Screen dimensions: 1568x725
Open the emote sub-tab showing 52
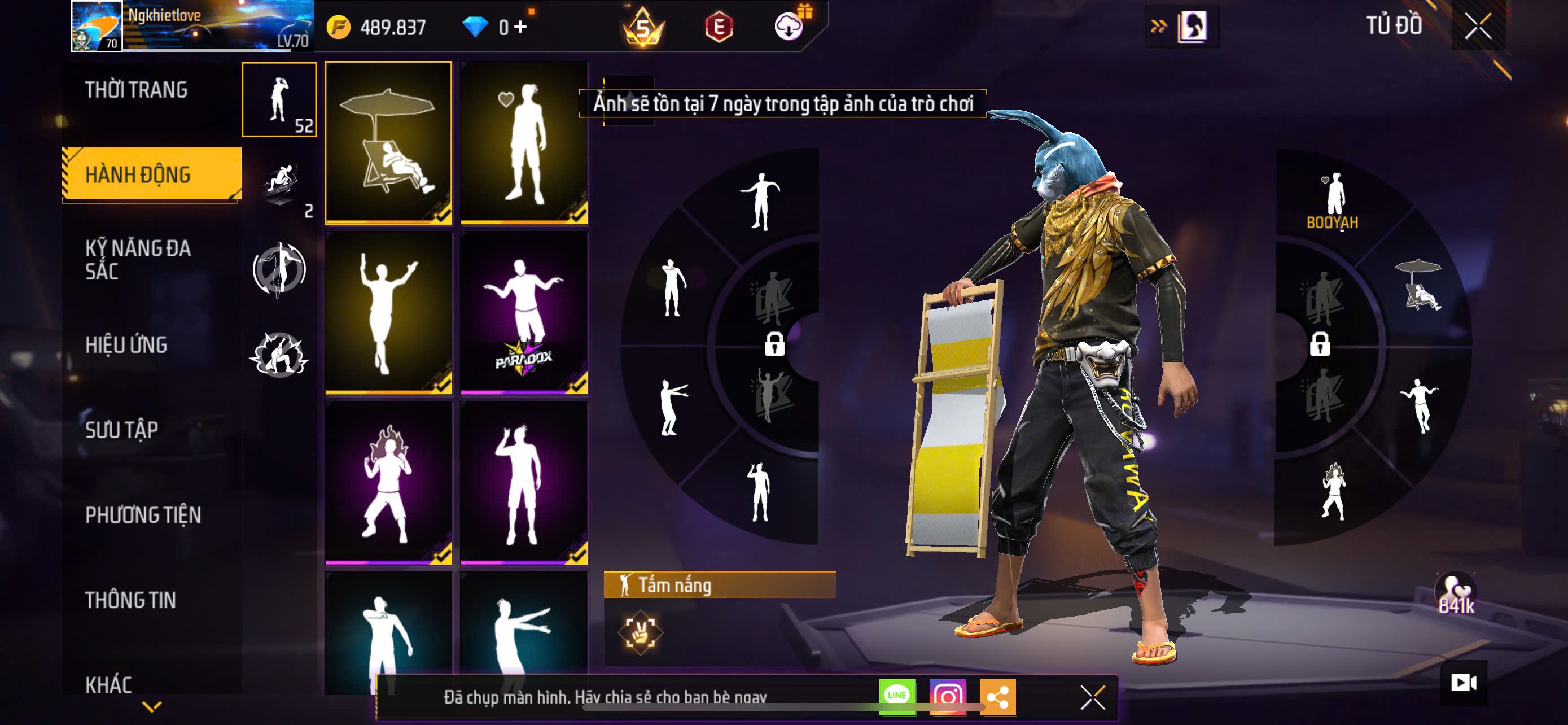coord(279,100)
